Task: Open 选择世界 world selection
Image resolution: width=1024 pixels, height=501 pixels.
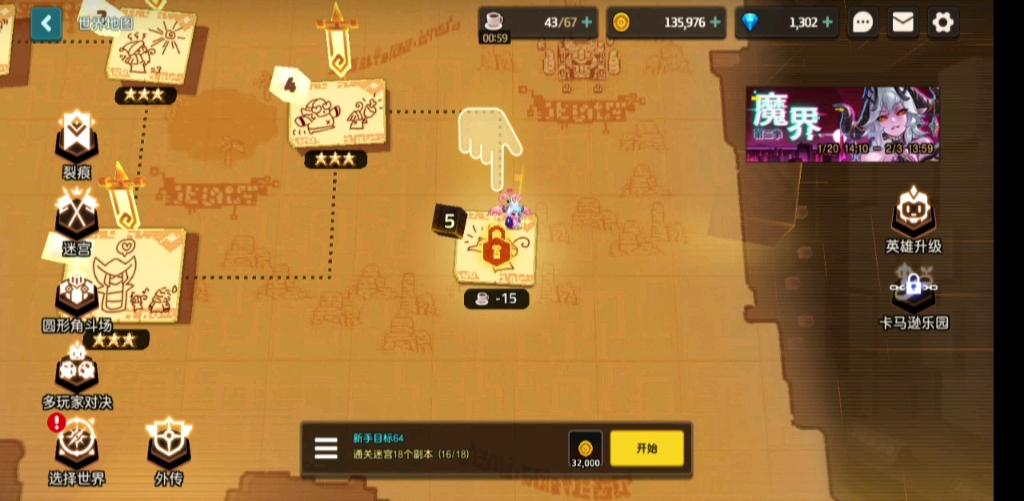Action: (x=77, y=446)
